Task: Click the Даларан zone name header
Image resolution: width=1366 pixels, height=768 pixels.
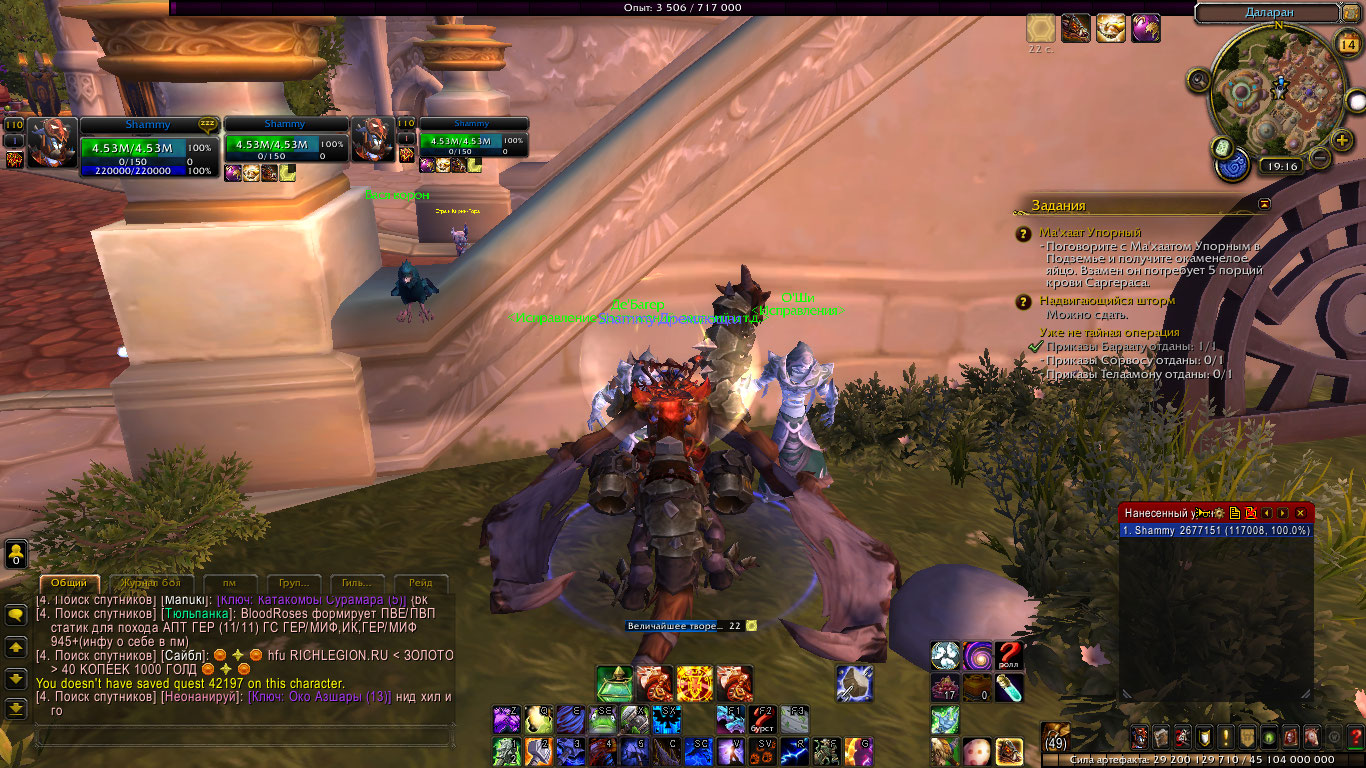Action: pos(1266,13)
